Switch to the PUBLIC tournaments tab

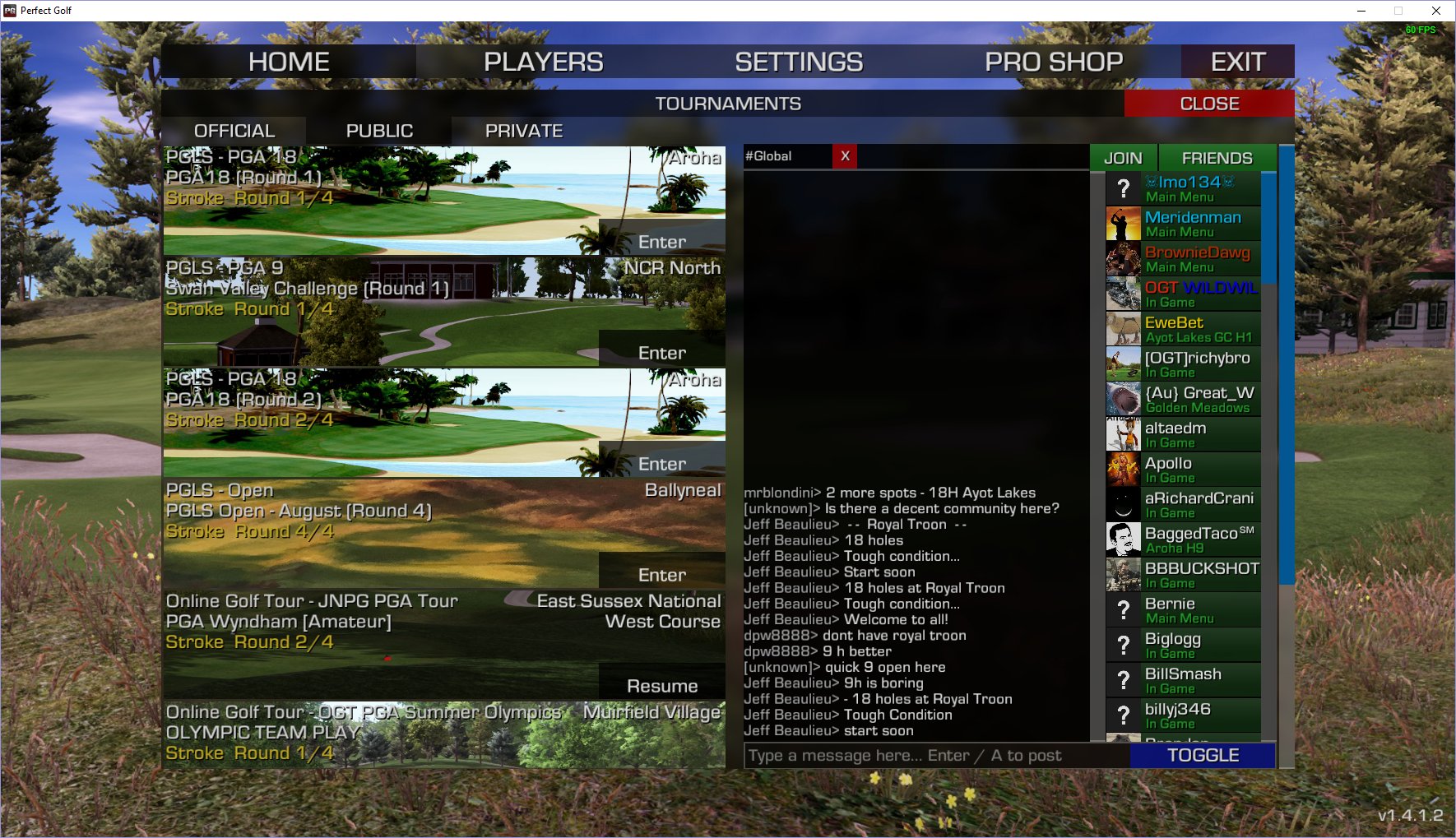pyautogui.click(x=379, y=131)
